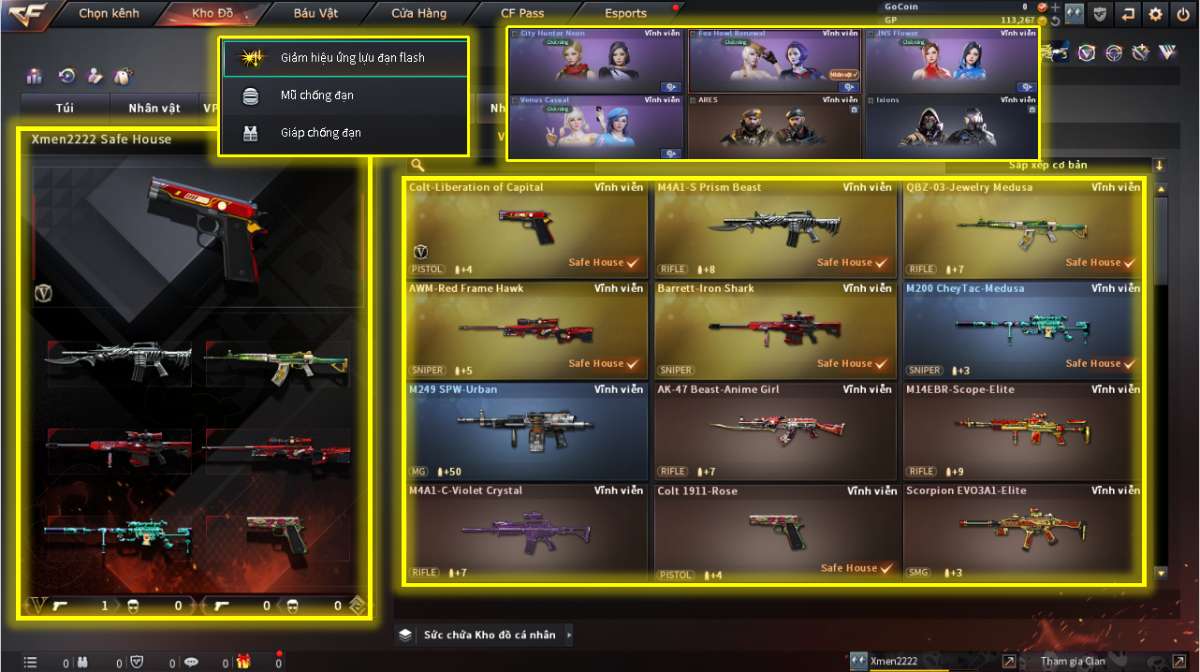Choose the QBZ-03-Jewelry Medusa weapon card
This screenshot has height=672, width=1200.
click(x=1022, y=229)
